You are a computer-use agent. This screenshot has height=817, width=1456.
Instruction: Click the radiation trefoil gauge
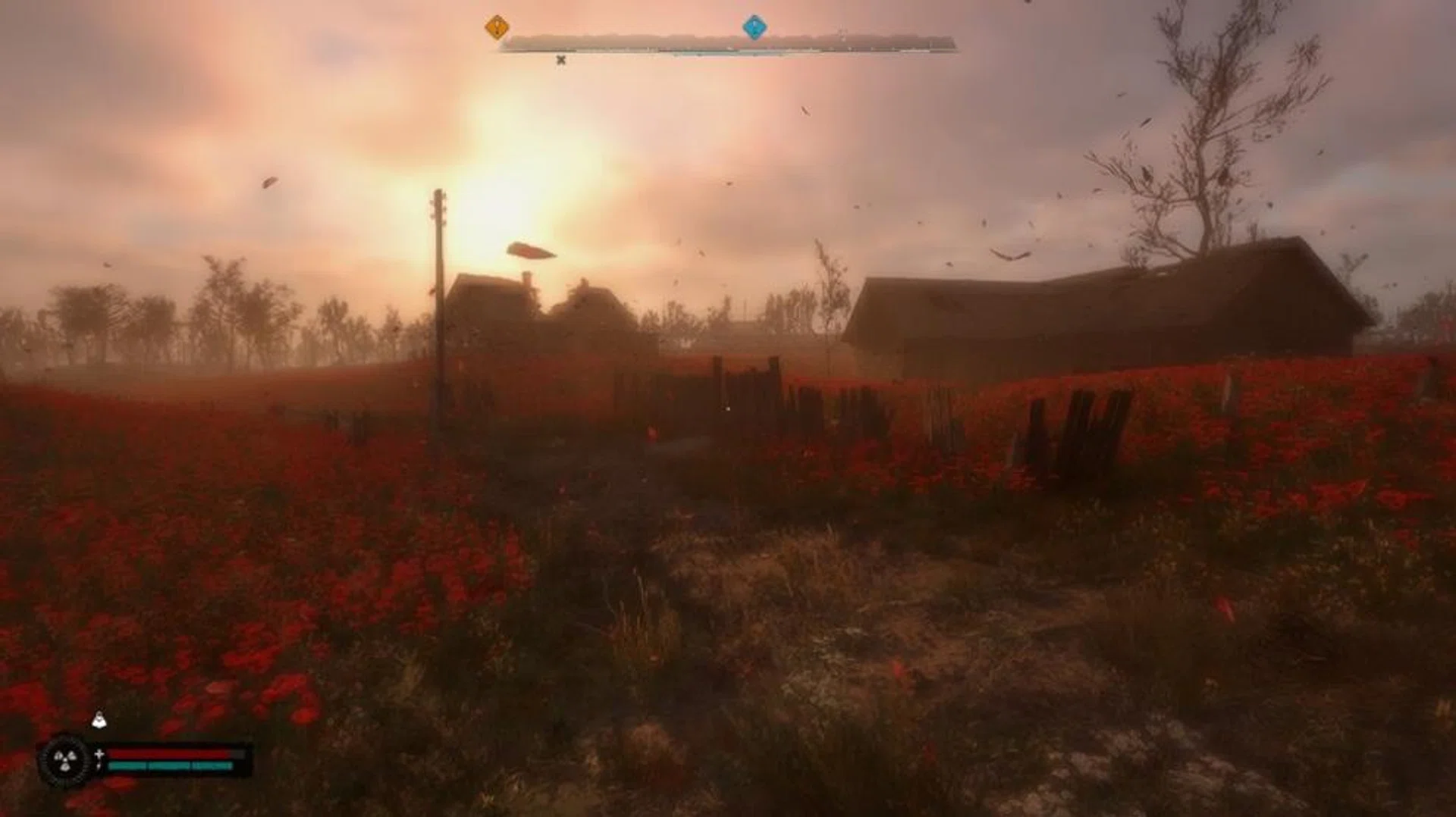pyautogui.click(x=65, y=759)
